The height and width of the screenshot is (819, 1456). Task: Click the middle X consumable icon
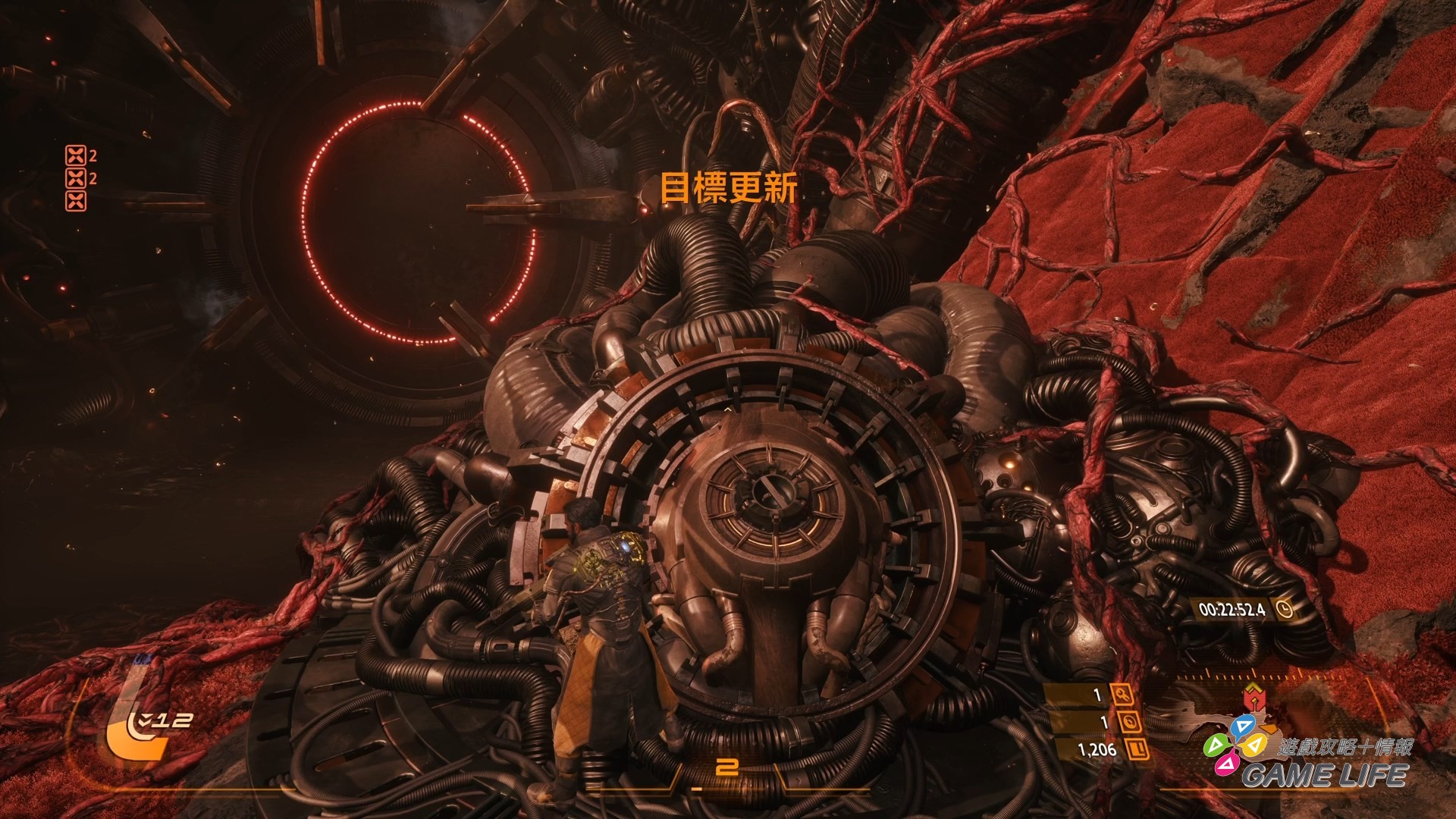point(76,180)
